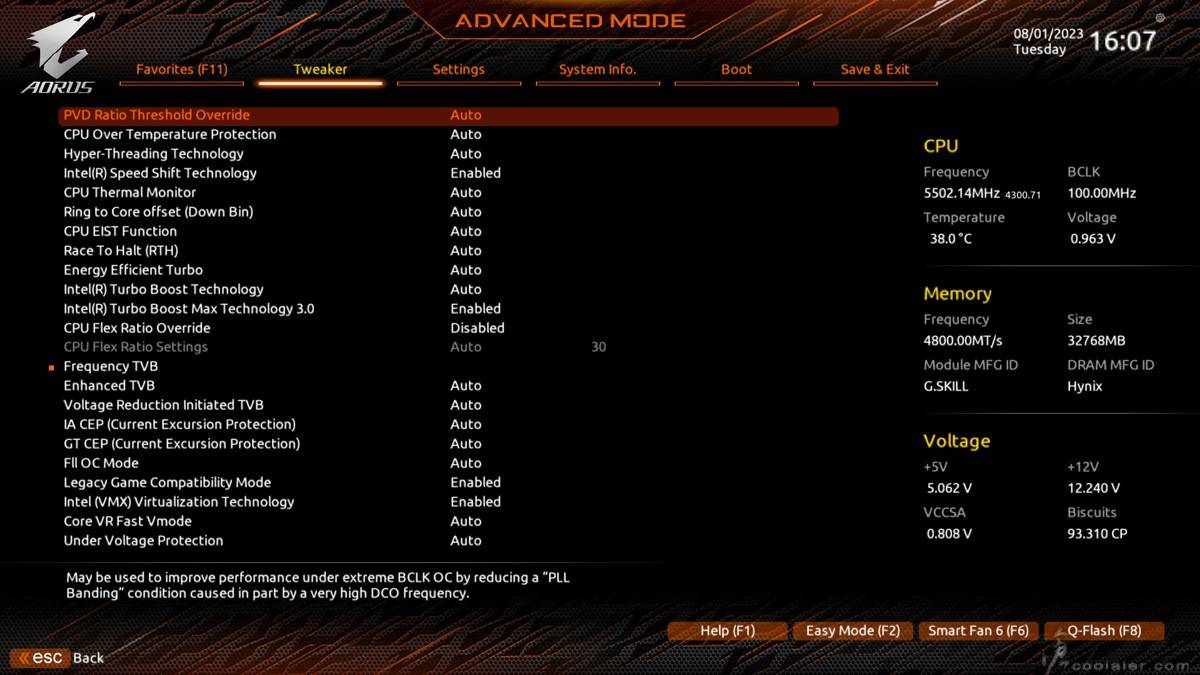This screenshot has width=1200, height=675.
Task: Select Legacy Game Compatibility Mode row
Action: click(x=167, y=482)
